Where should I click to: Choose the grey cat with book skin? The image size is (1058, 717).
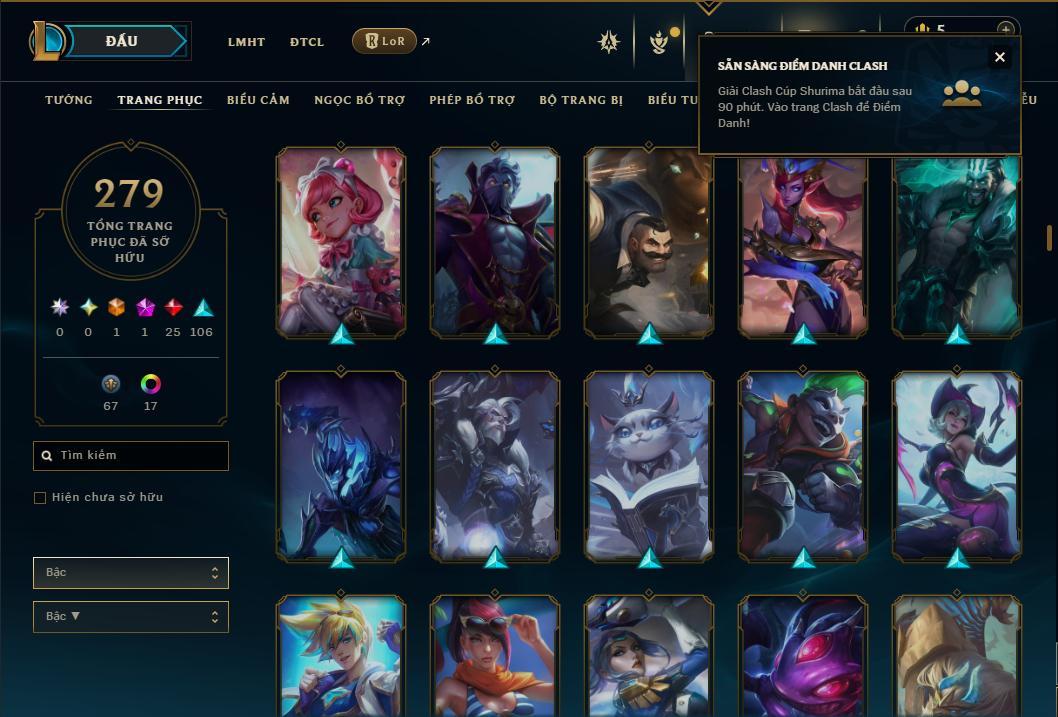(649, 465)
